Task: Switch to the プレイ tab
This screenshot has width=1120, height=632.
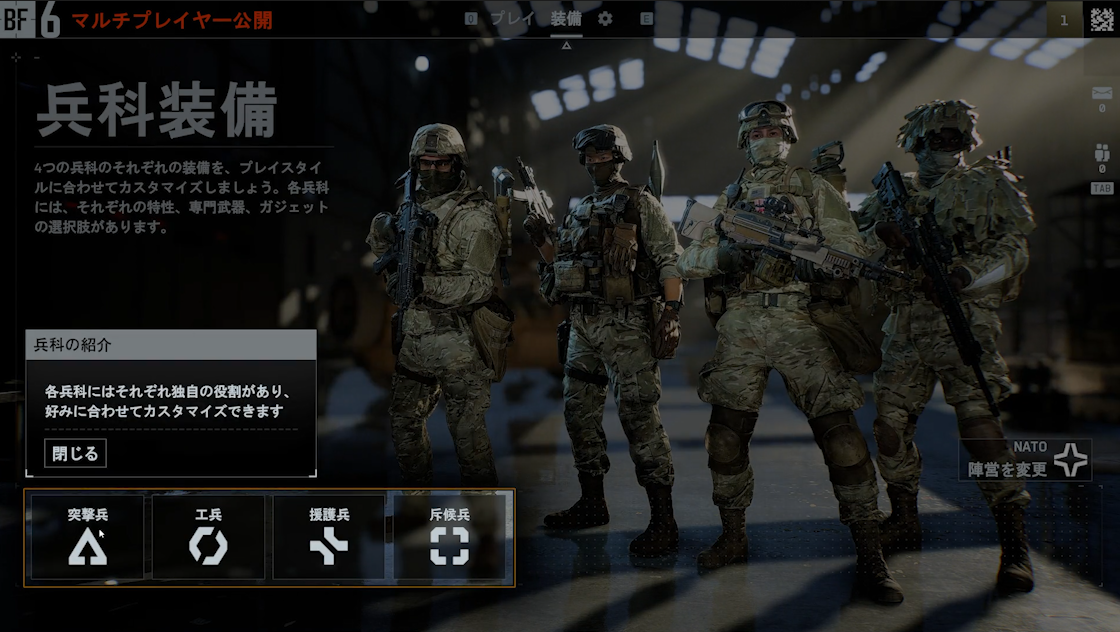Action: pos(512,19)
